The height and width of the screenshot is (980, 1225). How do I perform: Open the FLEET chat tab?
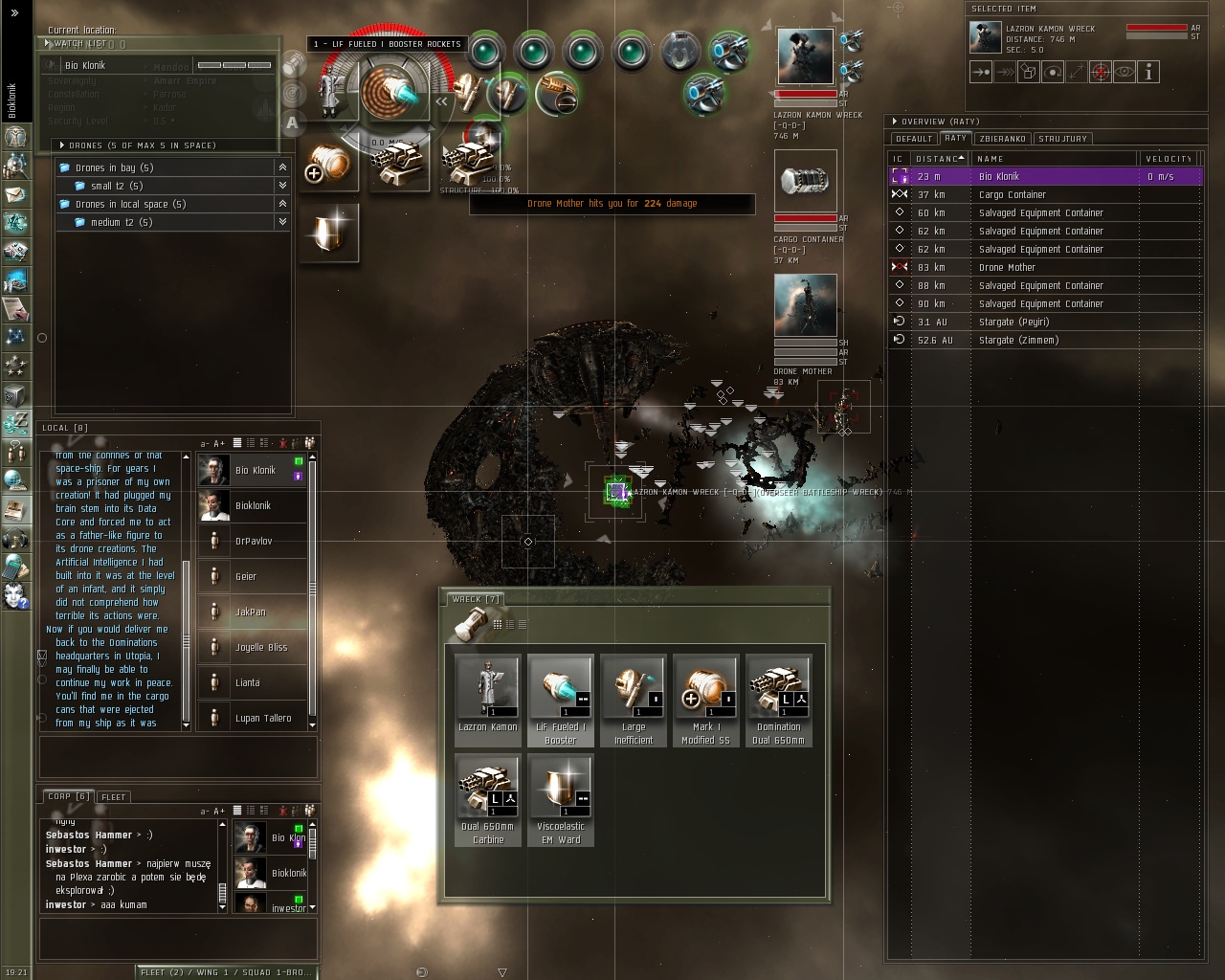[113, 796]
